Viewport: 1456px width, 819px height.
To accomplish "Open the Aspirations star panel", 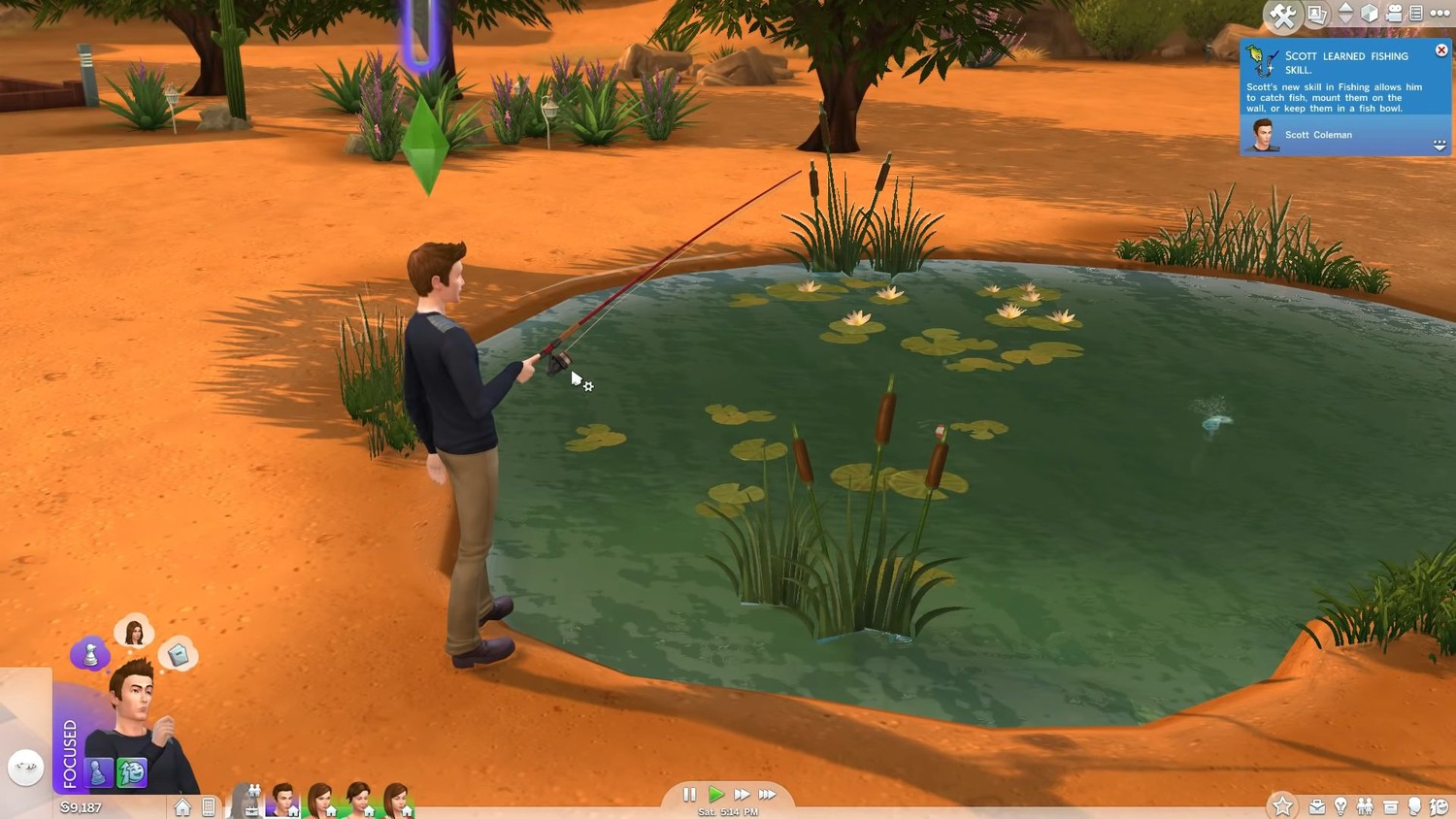I will tap(1282, 805).
